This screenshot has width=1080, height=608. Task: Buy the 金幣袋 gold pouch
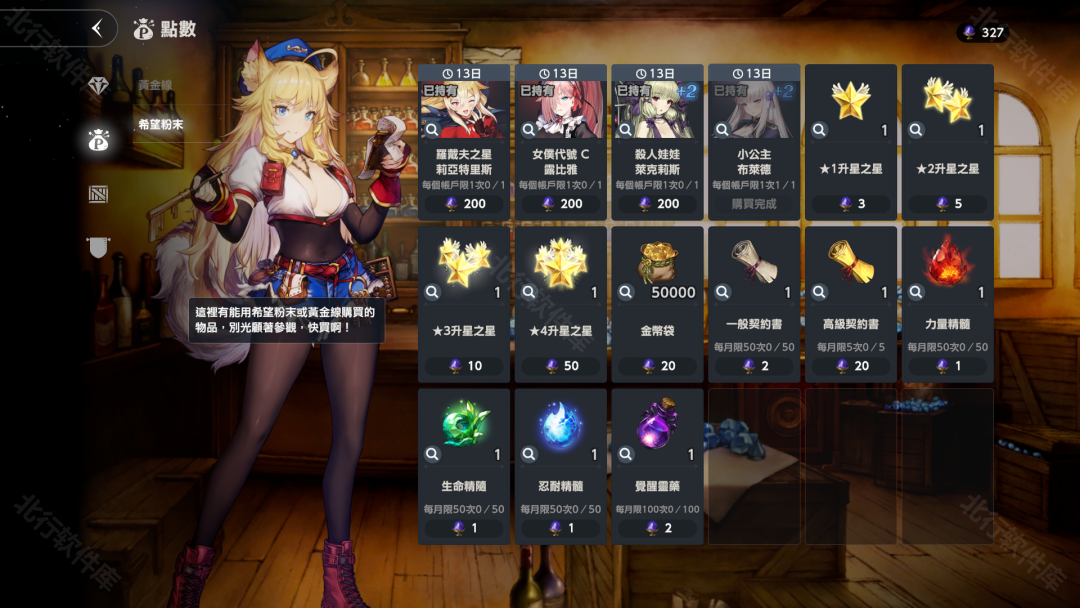click(657, 304)
